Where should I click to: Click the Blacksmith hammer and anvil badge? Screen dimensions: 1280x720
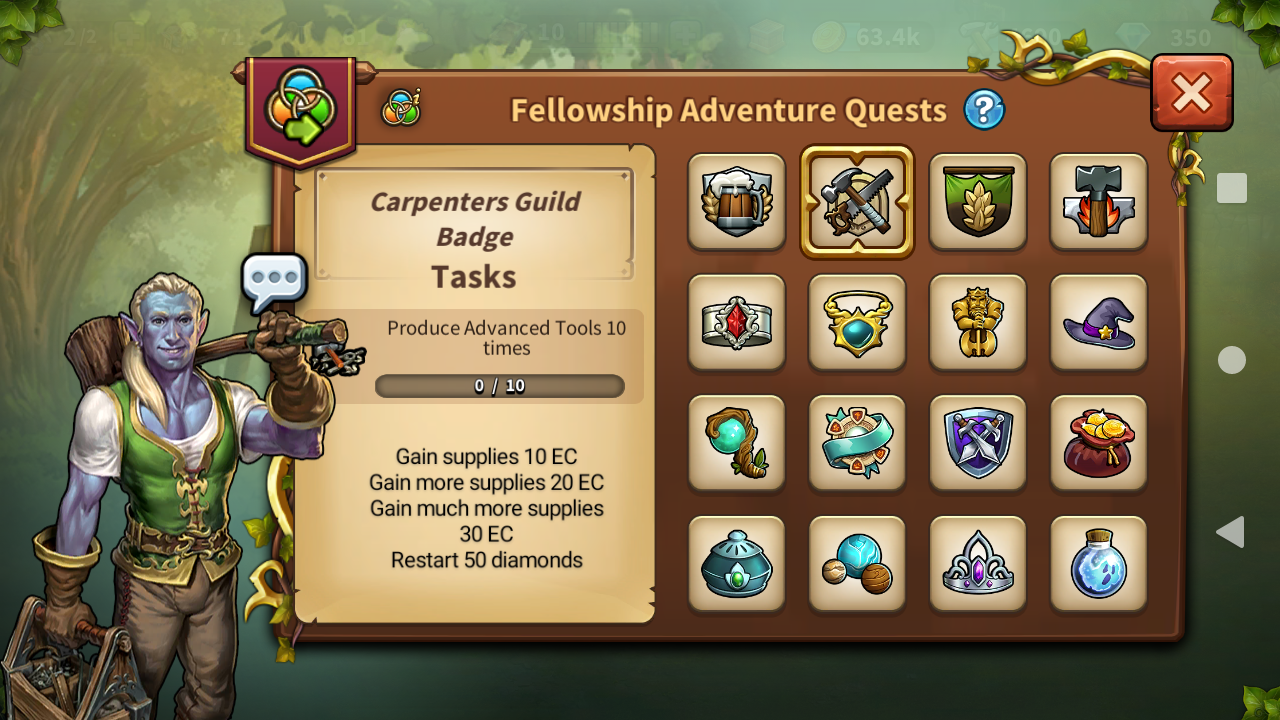(1098, 201)
